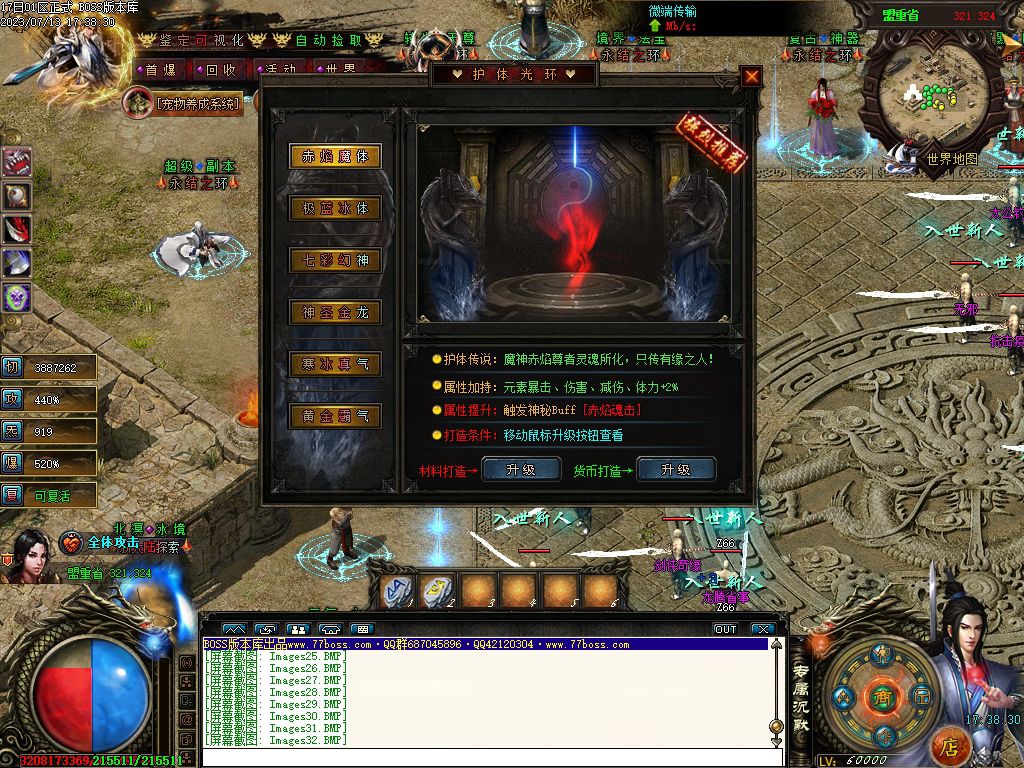
Task: Close the 护体光环 aura window
Action: (x=751, y=76)
